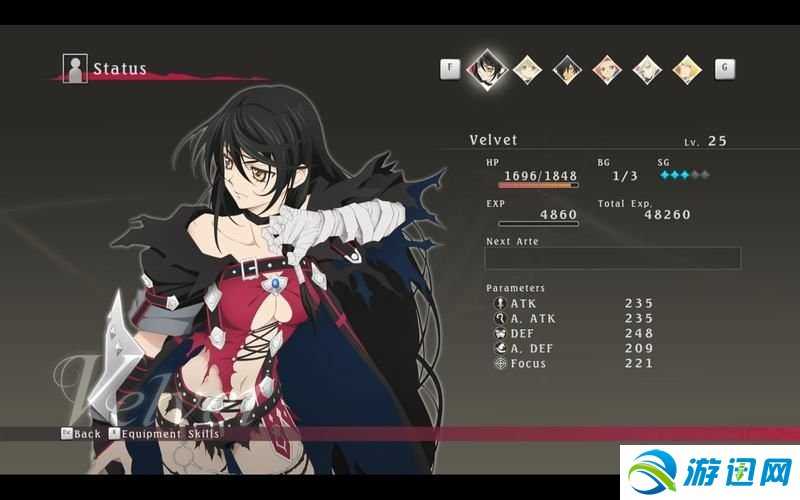Select Velvet's highlighted character portrait
Screen dimensions: 800x500
coord(489,69)
